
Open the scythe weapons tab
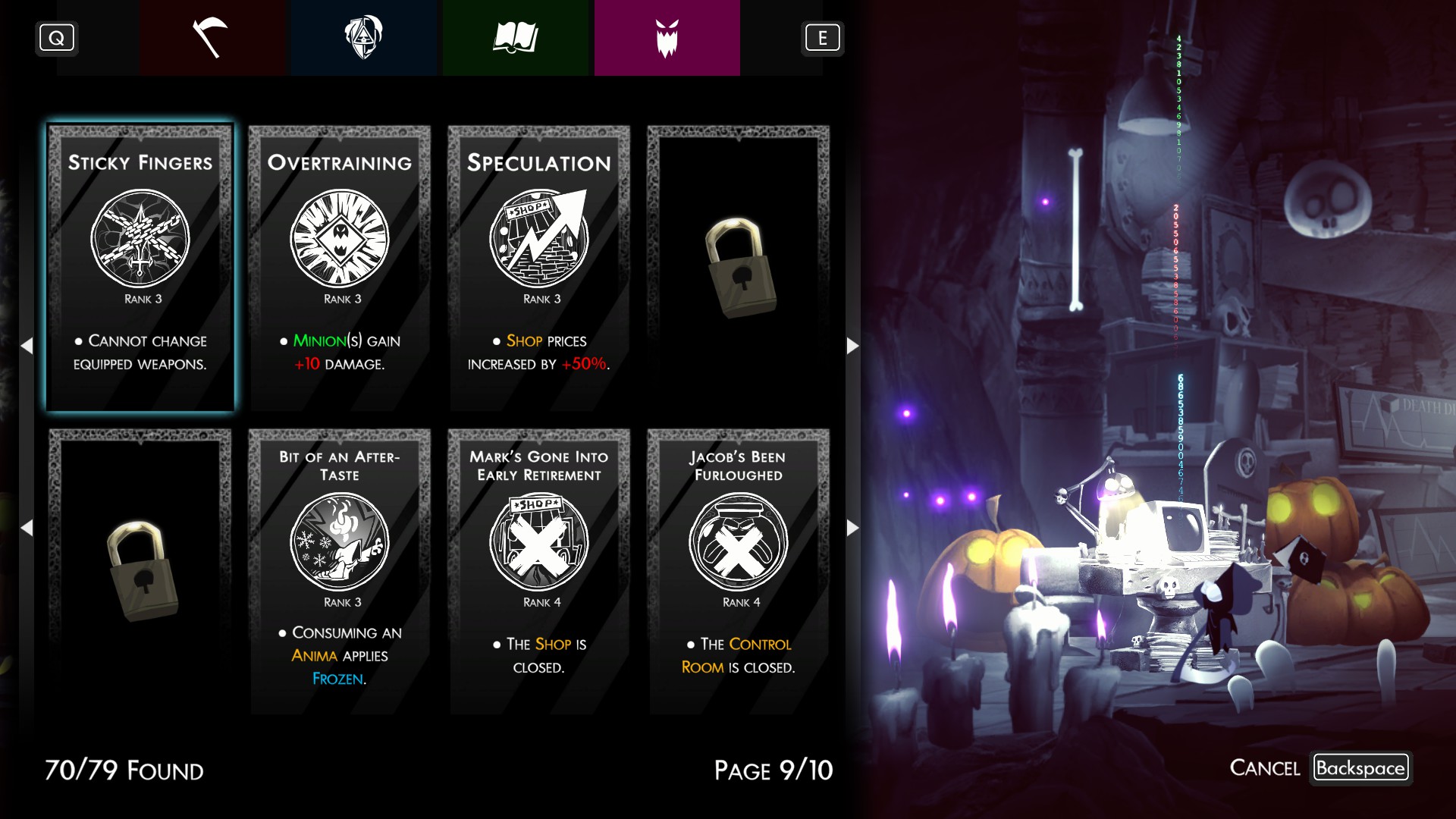(212, 38)
